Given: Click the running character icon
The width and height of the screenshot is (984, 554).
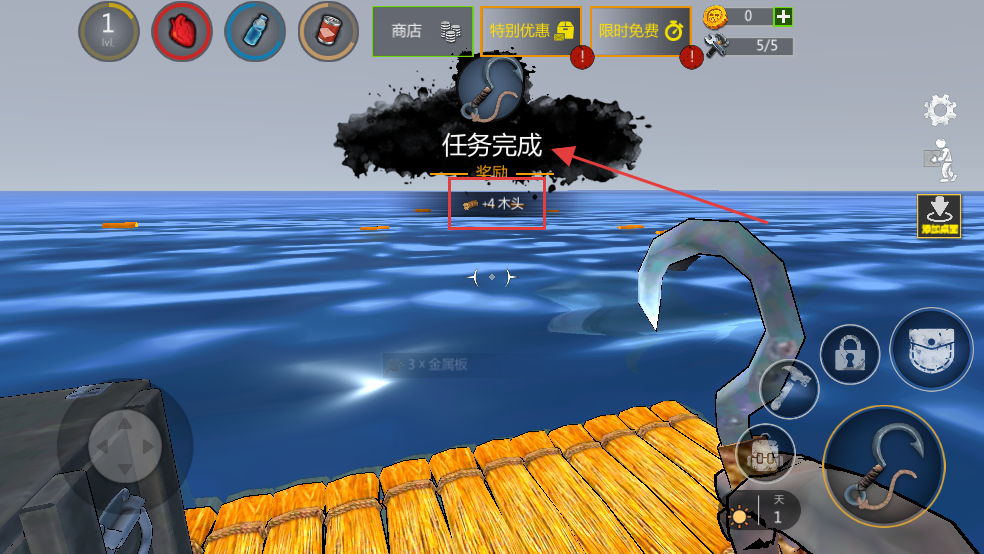Looking at the screenshot, I should click(x=940, y=160).
